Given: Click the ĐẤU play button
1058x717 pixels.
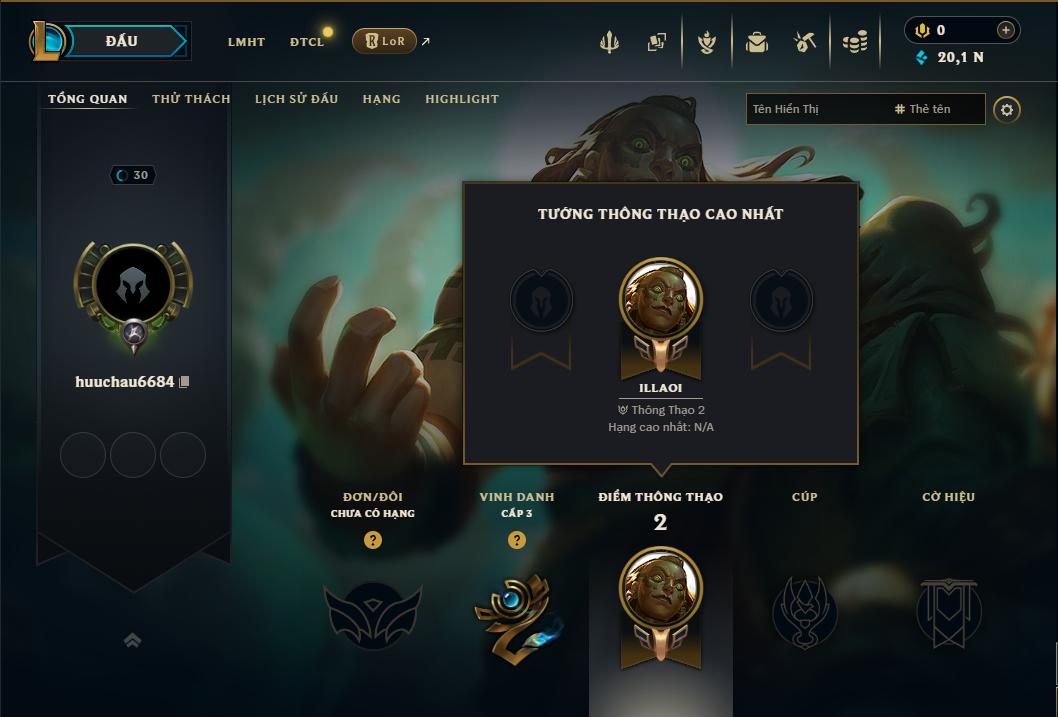Looking at the screenshot, I should pos(122,41).
